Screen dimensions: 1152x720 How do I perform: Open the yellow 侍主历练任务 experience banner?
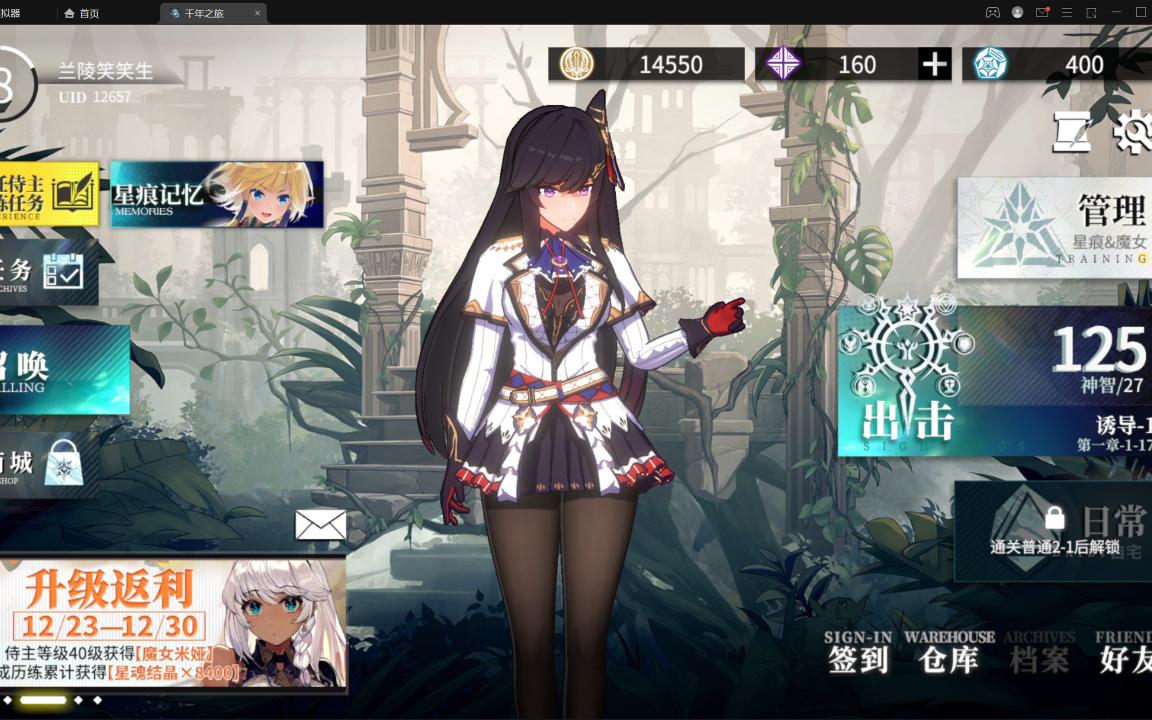[x=49, y=194]
